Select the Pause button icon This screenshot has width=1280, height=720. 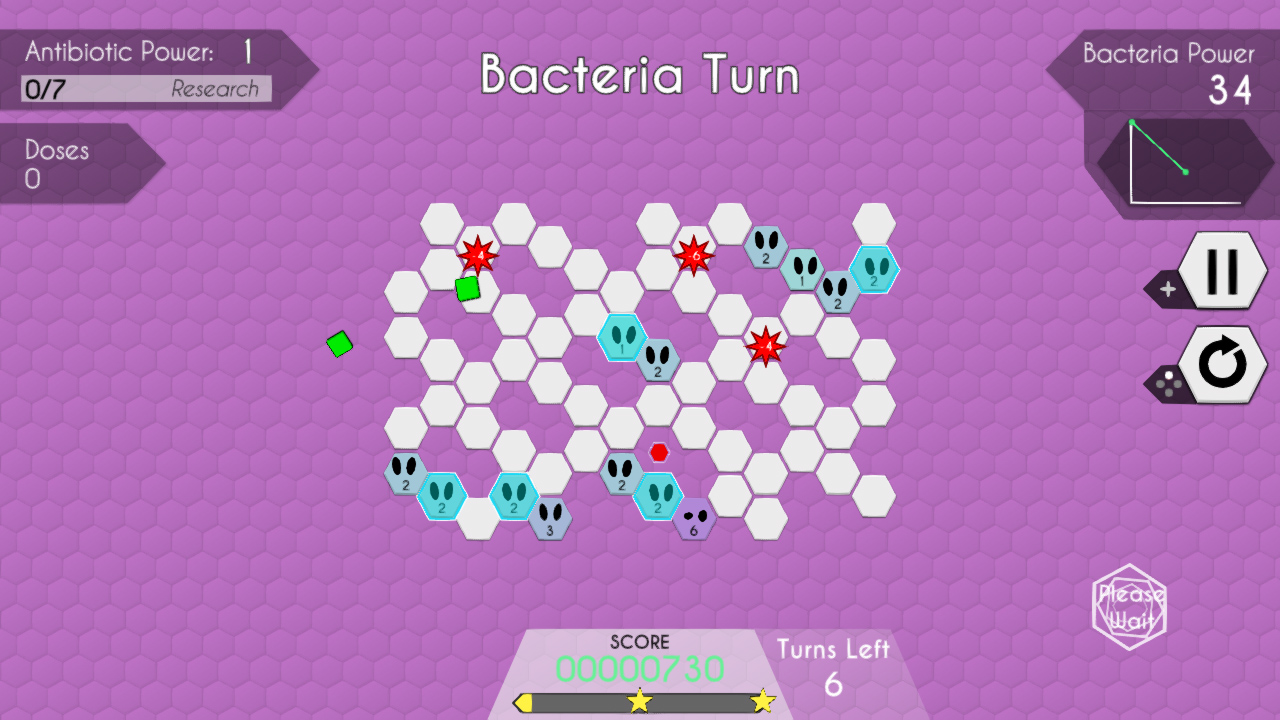[1222, 270]
